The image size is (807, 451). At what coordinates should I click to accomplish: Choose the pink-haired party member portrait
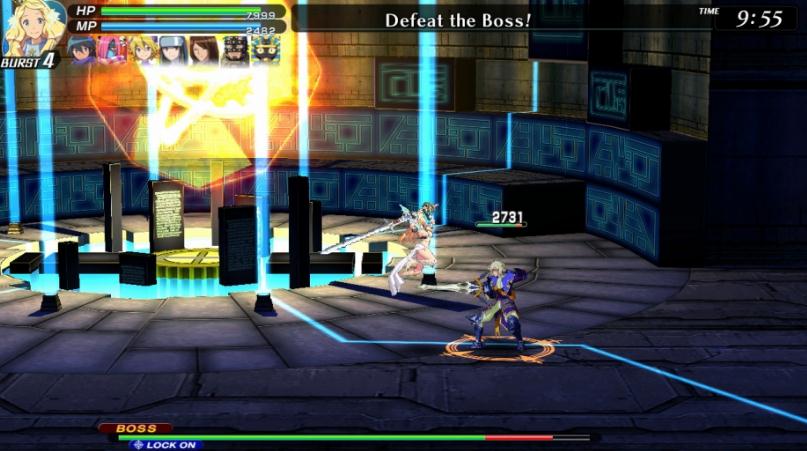point(112,50)
